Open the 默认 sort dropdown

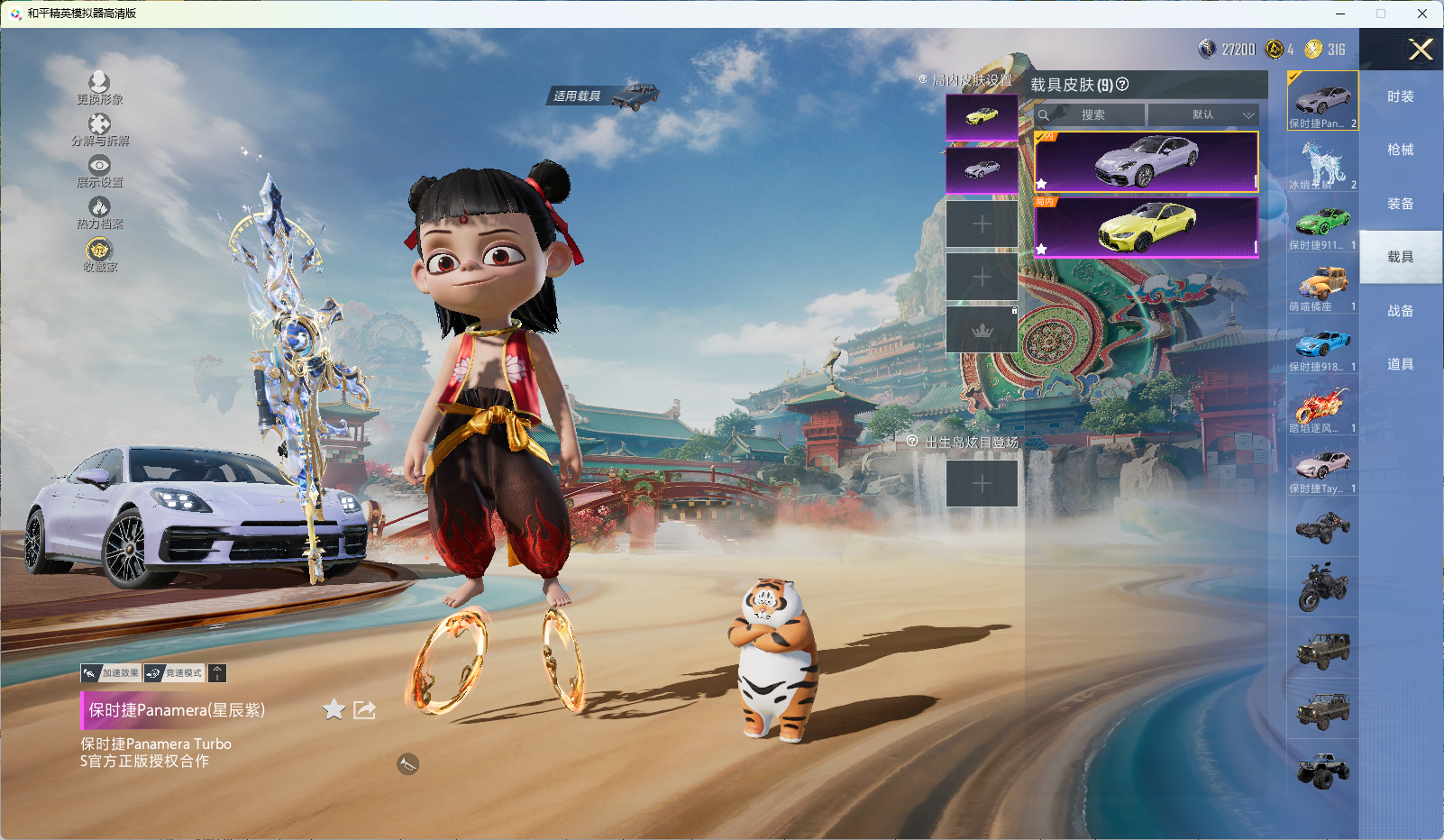click(1203, 115)
